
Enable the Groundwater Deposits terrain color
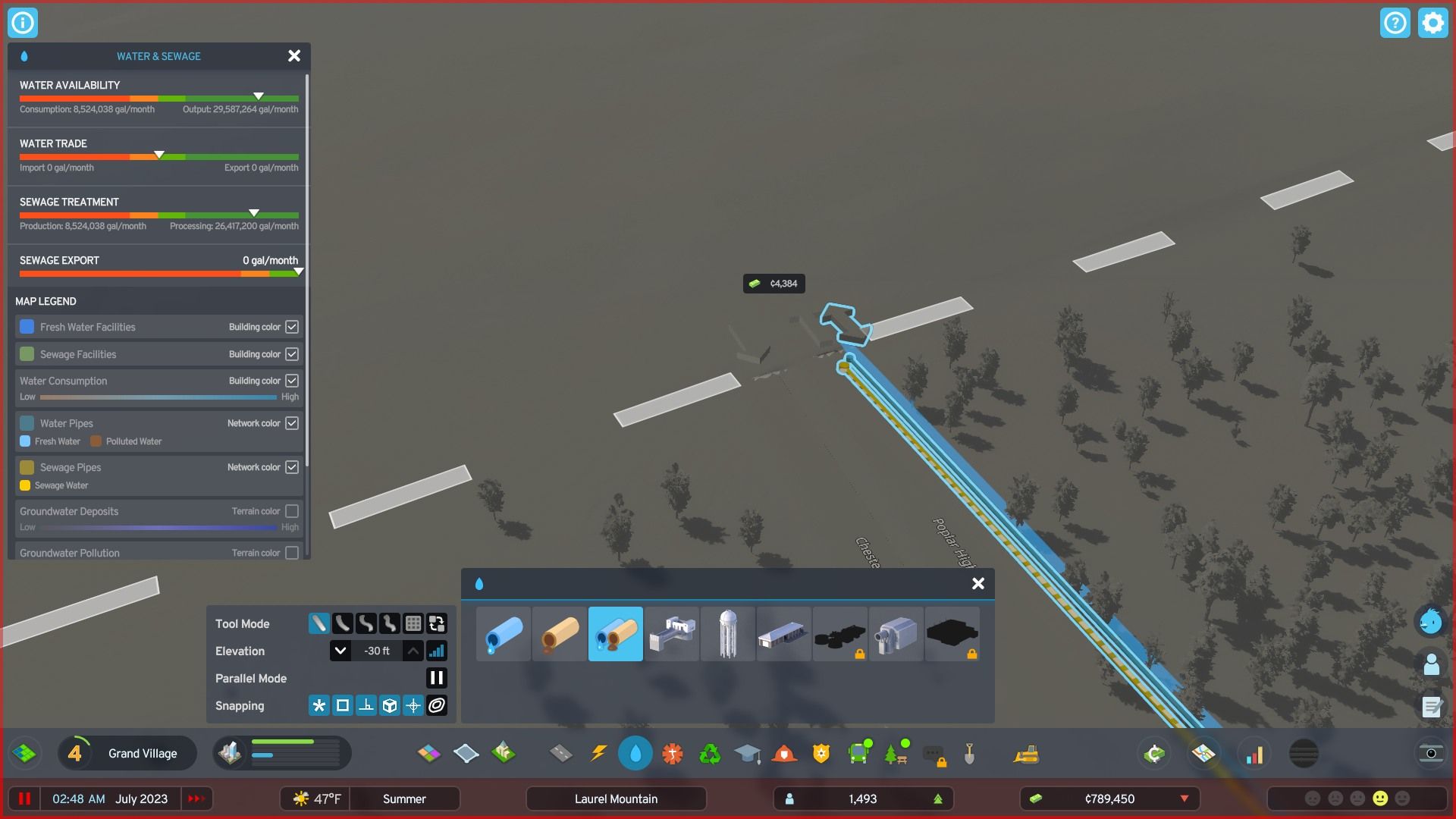(x=293, y=511)
